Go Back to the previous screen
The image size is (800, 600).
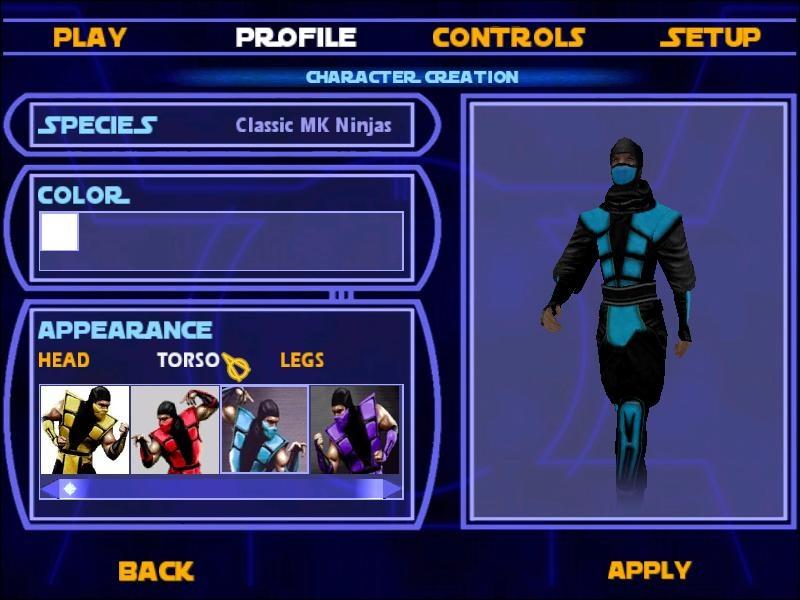coord(155,571)
